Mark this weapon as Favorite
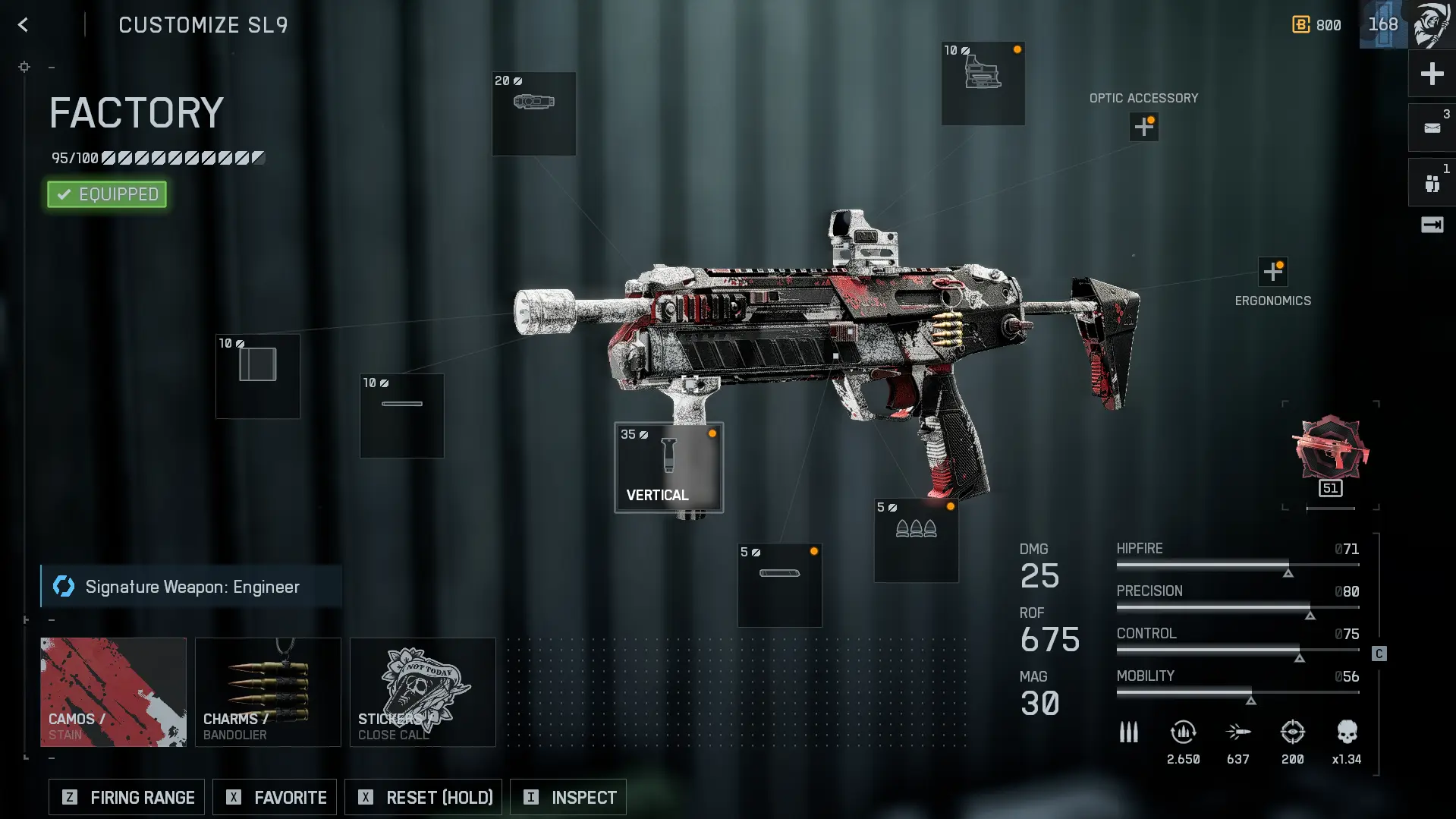 pos(275,797)
